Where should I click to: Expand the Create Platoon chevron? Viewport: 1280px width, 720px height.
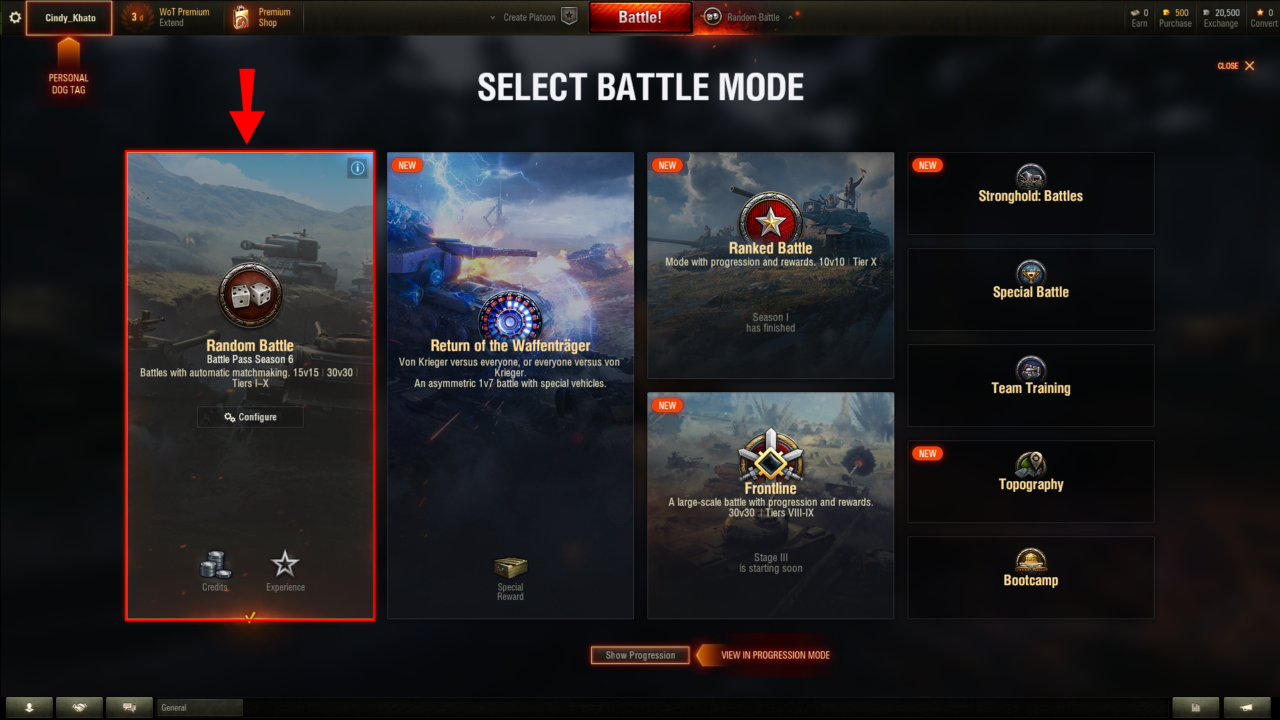pyautogui.click(x=491, y=17)
